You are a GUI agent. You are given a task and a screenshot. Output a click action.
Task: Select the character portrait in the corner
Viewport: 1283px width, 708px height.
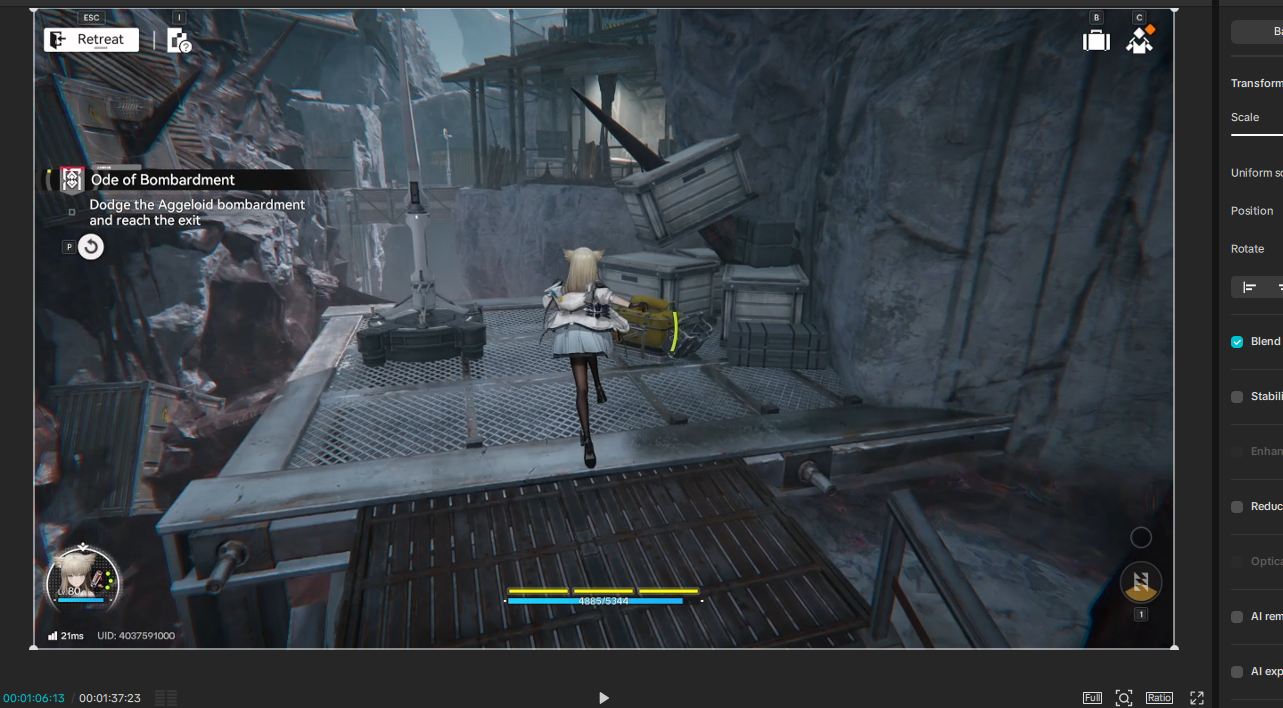click(83, 580)
